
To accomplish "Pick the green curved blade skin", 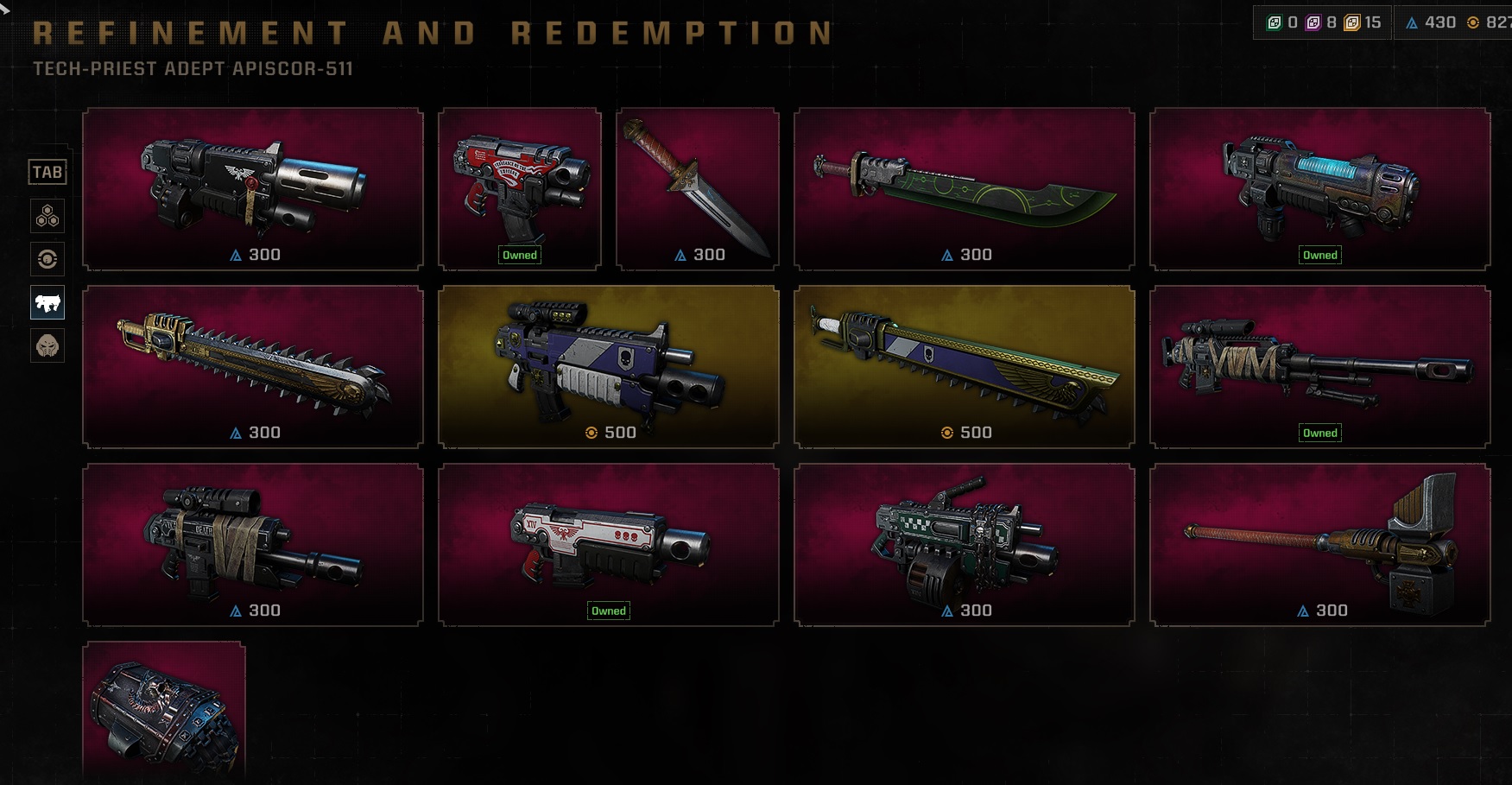I will (x=964, y=189).
